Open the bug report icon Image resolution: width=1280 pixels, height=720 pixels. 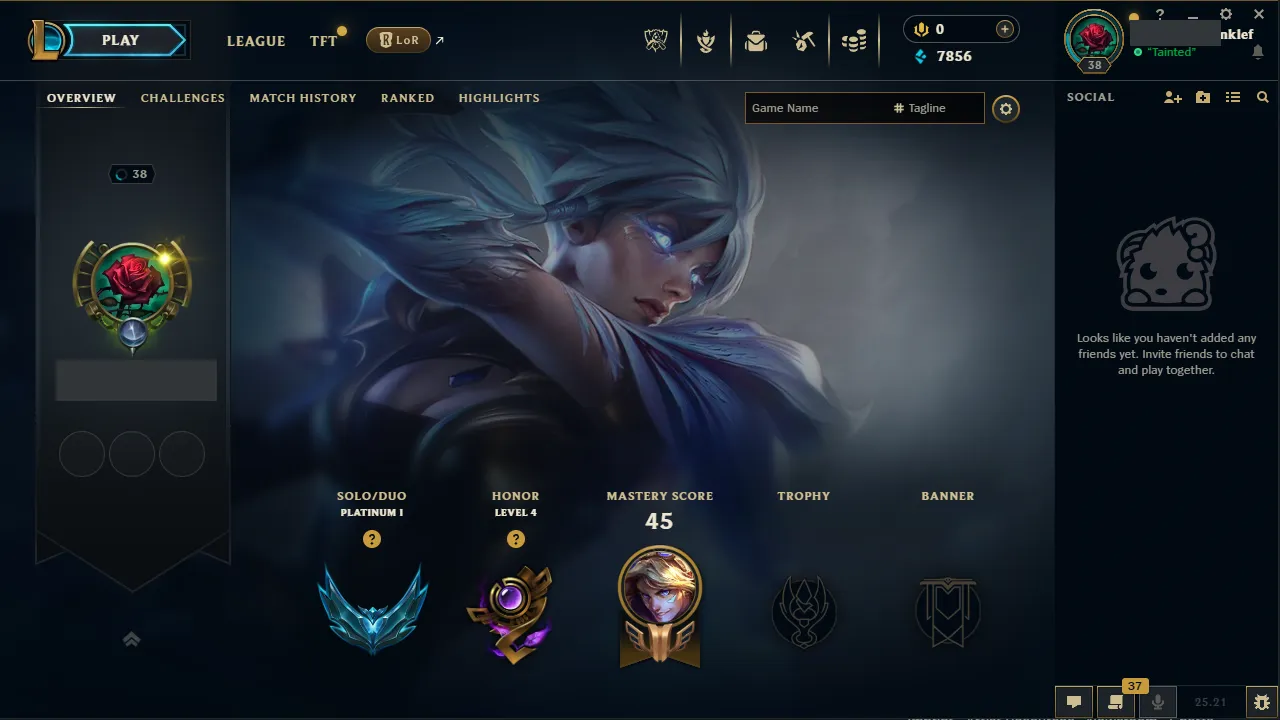click(1261, 701)
